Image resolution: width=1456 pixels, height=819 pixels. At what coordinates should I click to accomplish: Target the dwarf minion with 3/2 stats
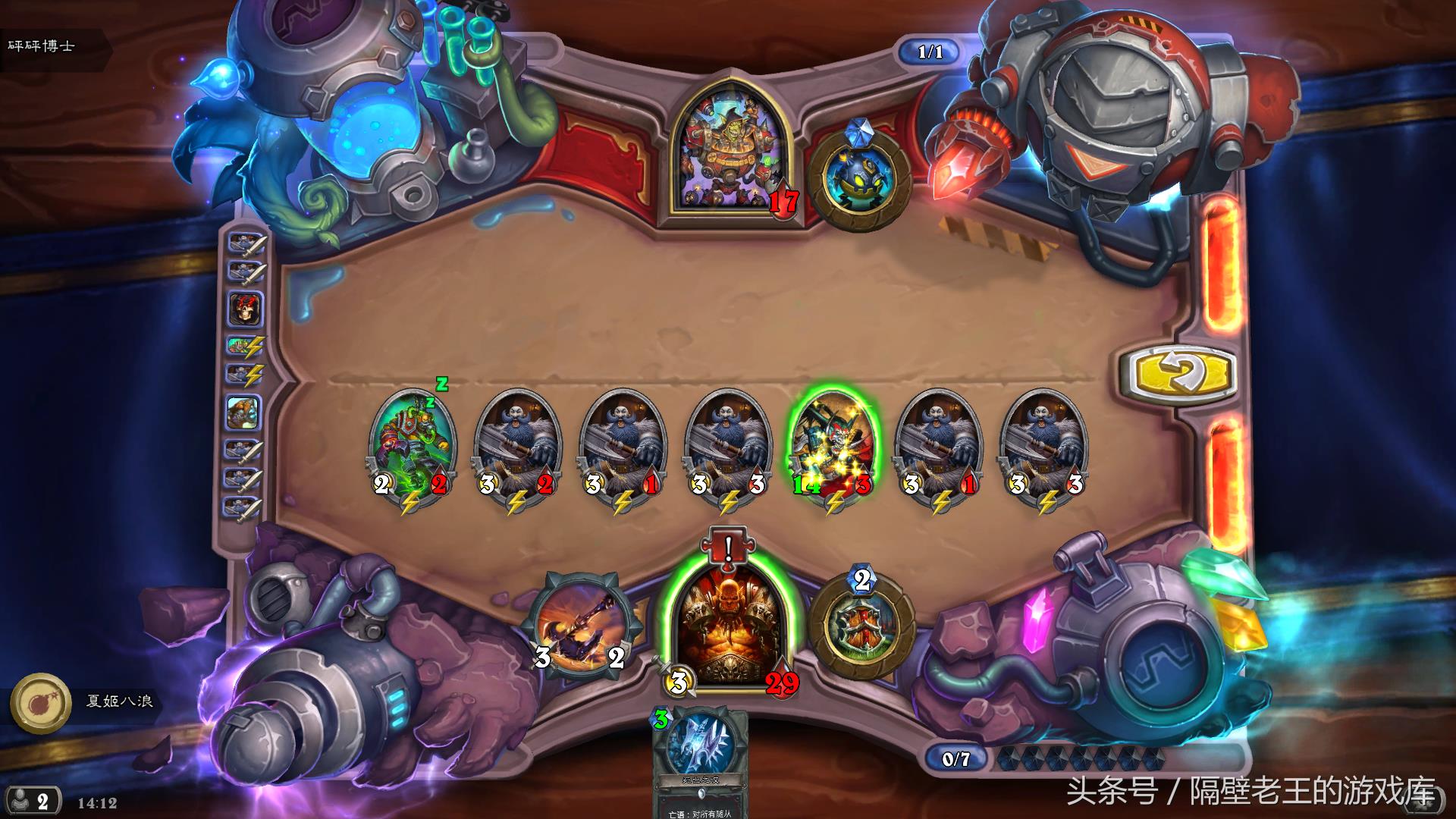click(x=516, y=447)
